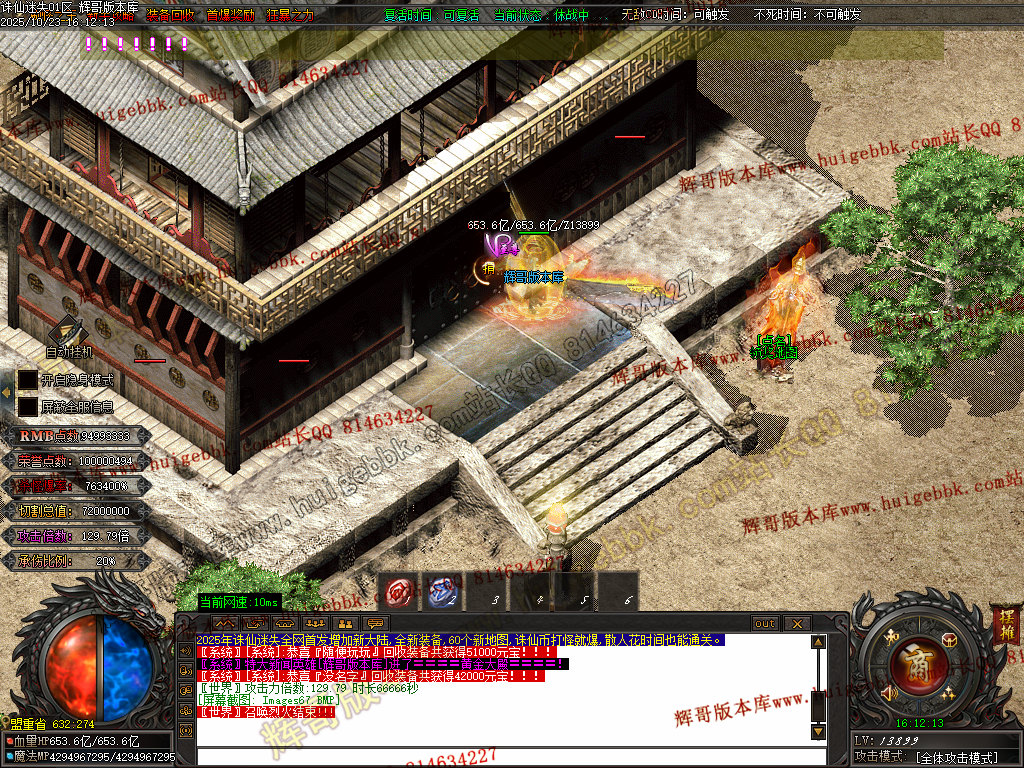
Task: Tick the 屏蔽全服信息 block server messages checkbox
Action: (x=27, y=407)
